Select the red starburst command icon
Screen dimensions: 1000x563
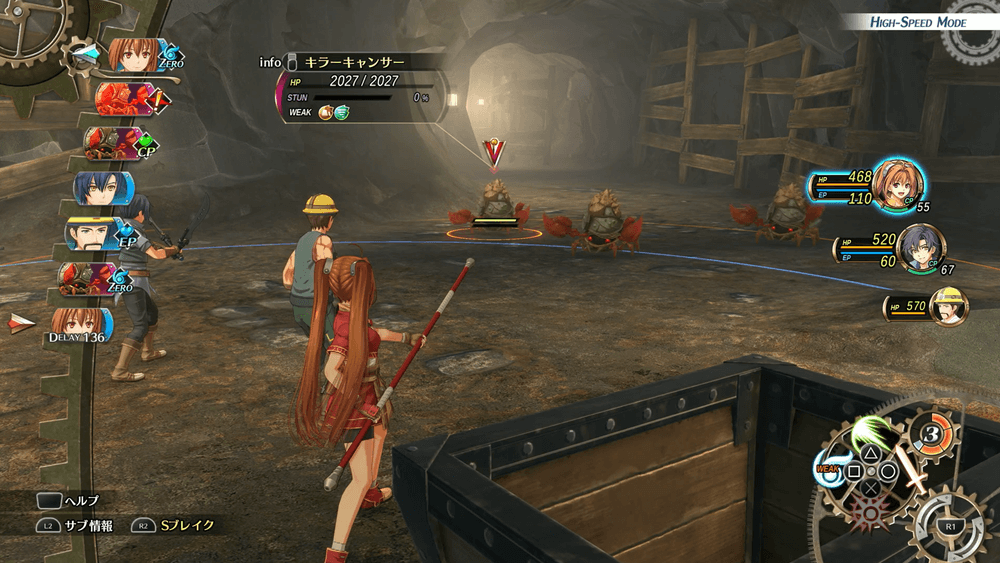(871, 513)
